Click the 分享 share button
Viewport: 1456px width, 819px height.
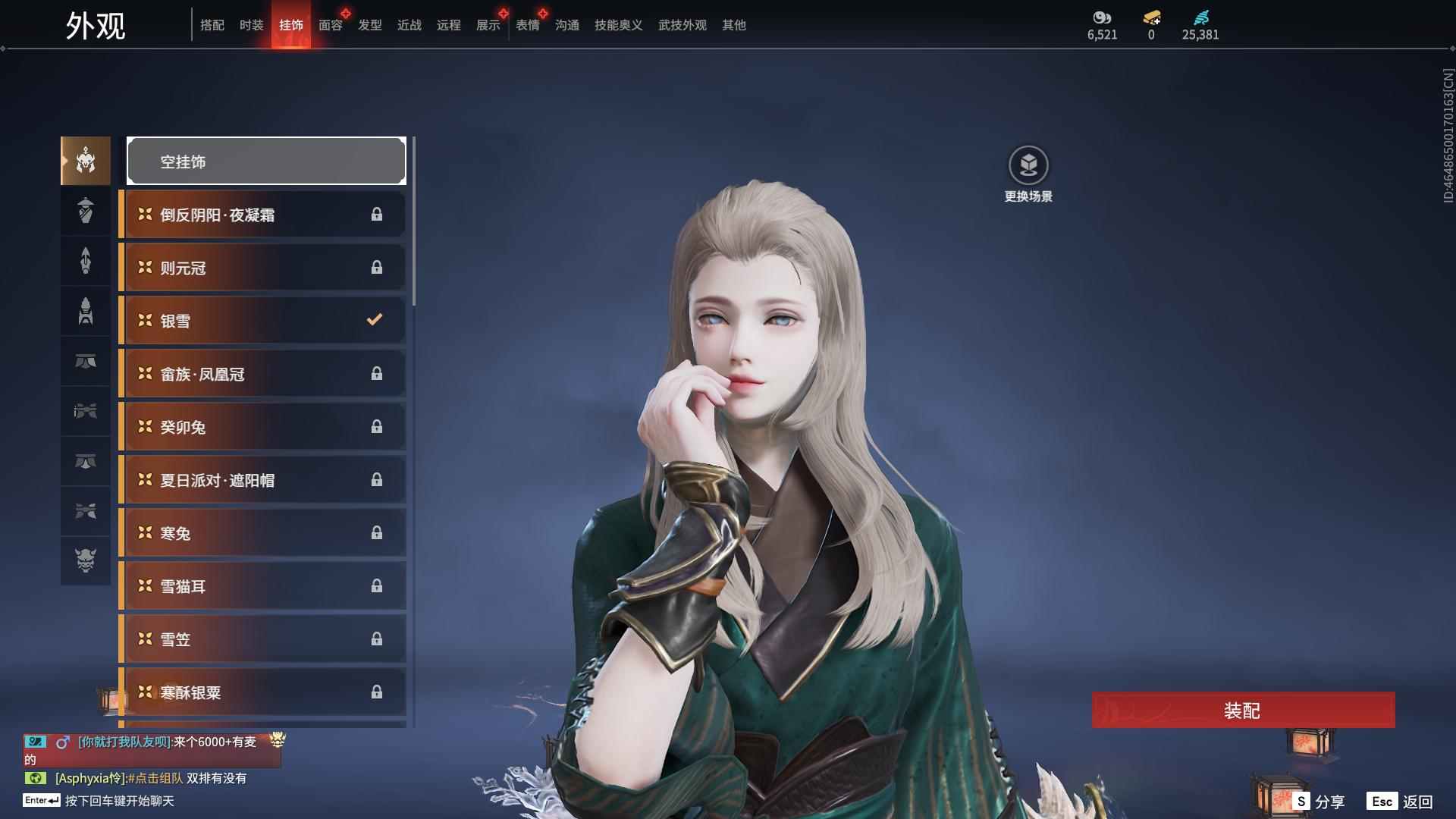pyautogui.click(x=1319, y=802)
